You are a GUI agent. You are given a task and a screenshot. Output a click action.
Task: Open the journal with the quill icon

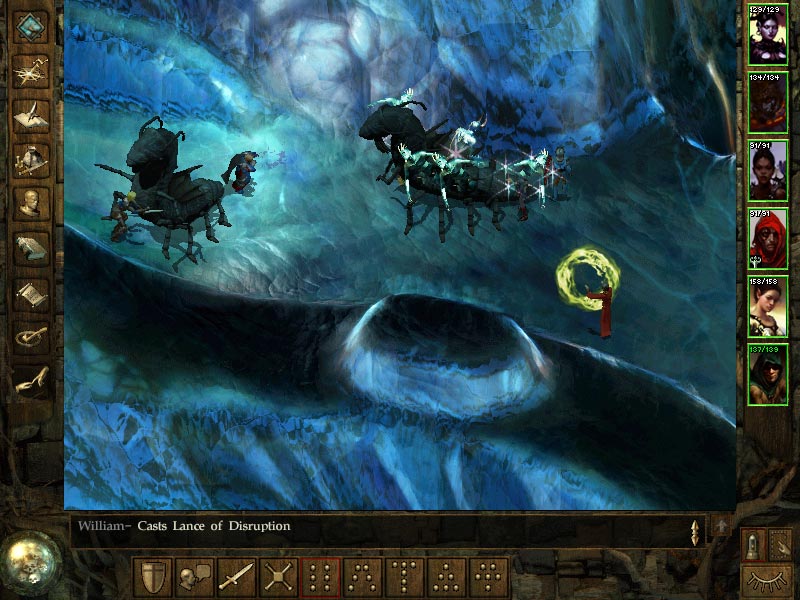coord(32,113)
